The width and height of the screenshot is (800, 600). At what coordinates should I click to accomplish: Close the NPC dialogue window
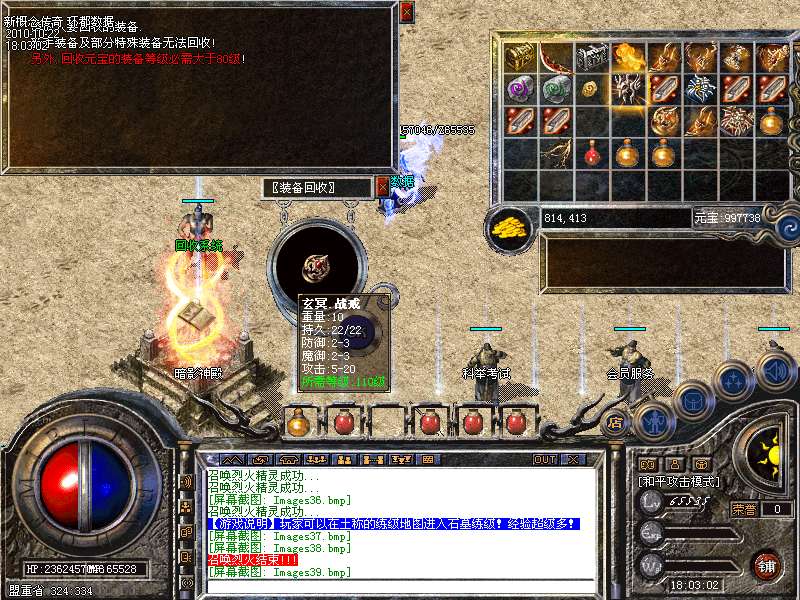pyautogui.click(x=406, y=12)
